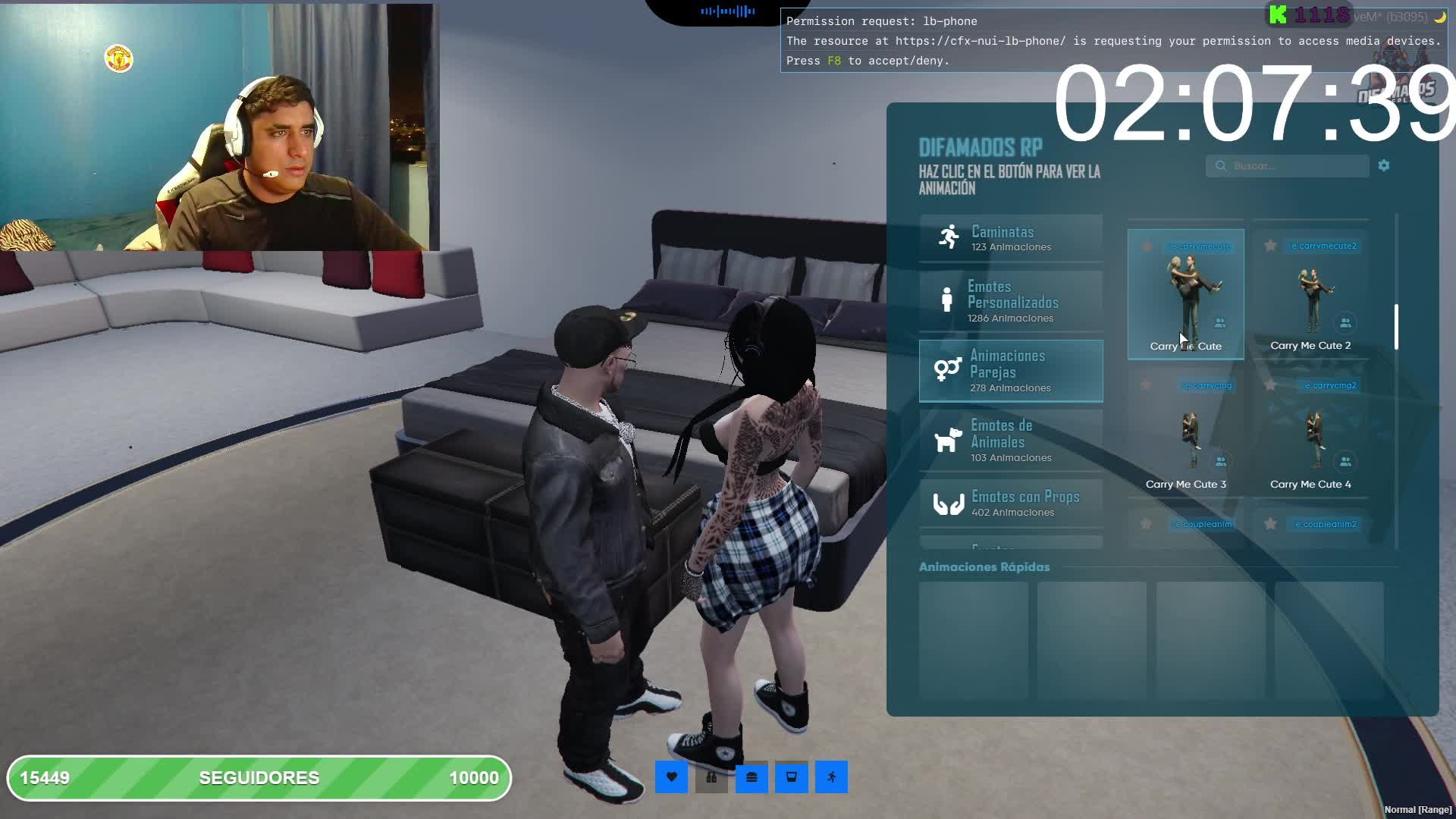
Task: Start the Carry Me Cute 4 animation
Action: [1310, 434]
